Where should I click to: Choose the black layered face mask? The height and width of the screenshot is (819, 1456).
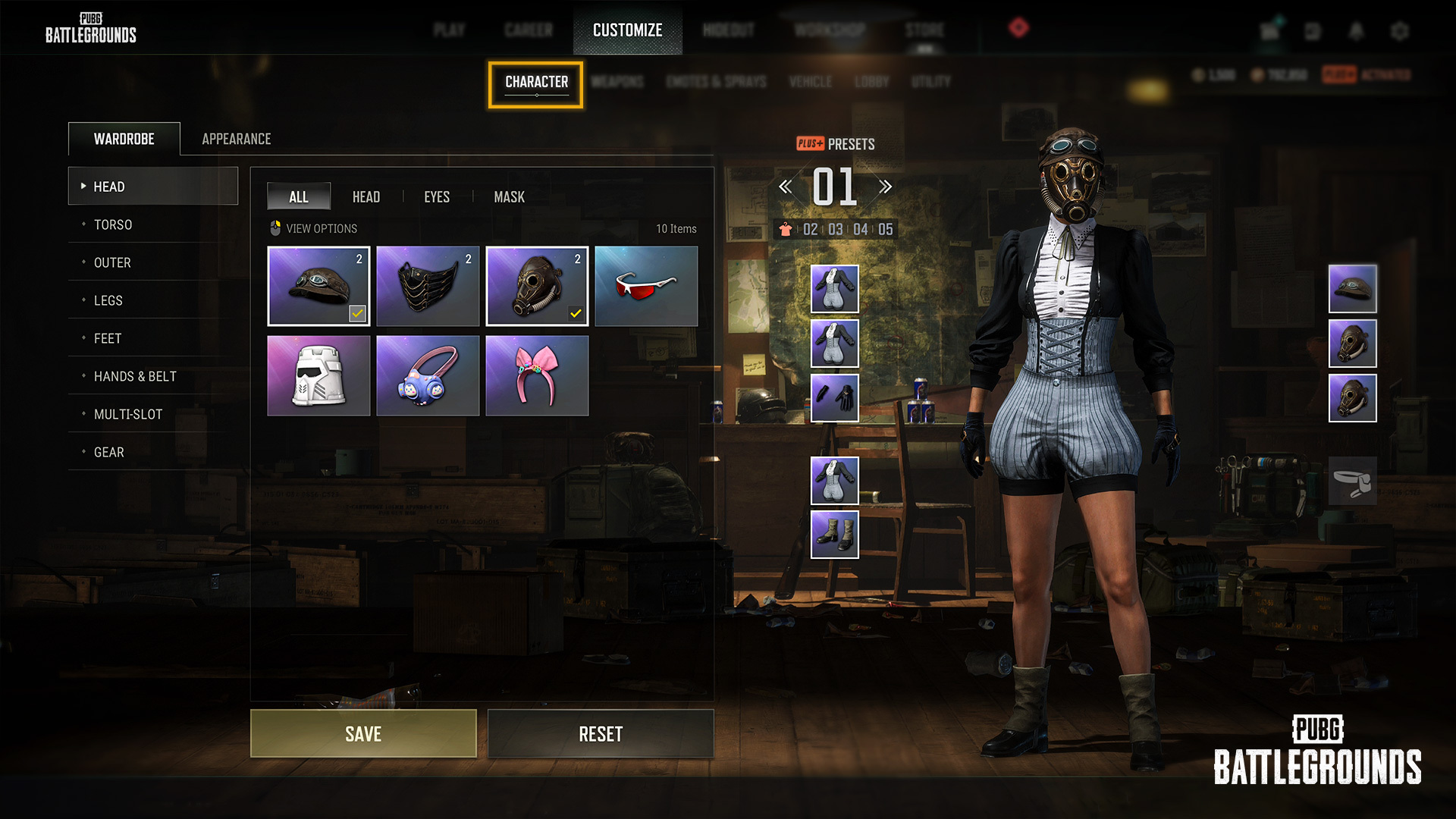click(x=427, y=286)
